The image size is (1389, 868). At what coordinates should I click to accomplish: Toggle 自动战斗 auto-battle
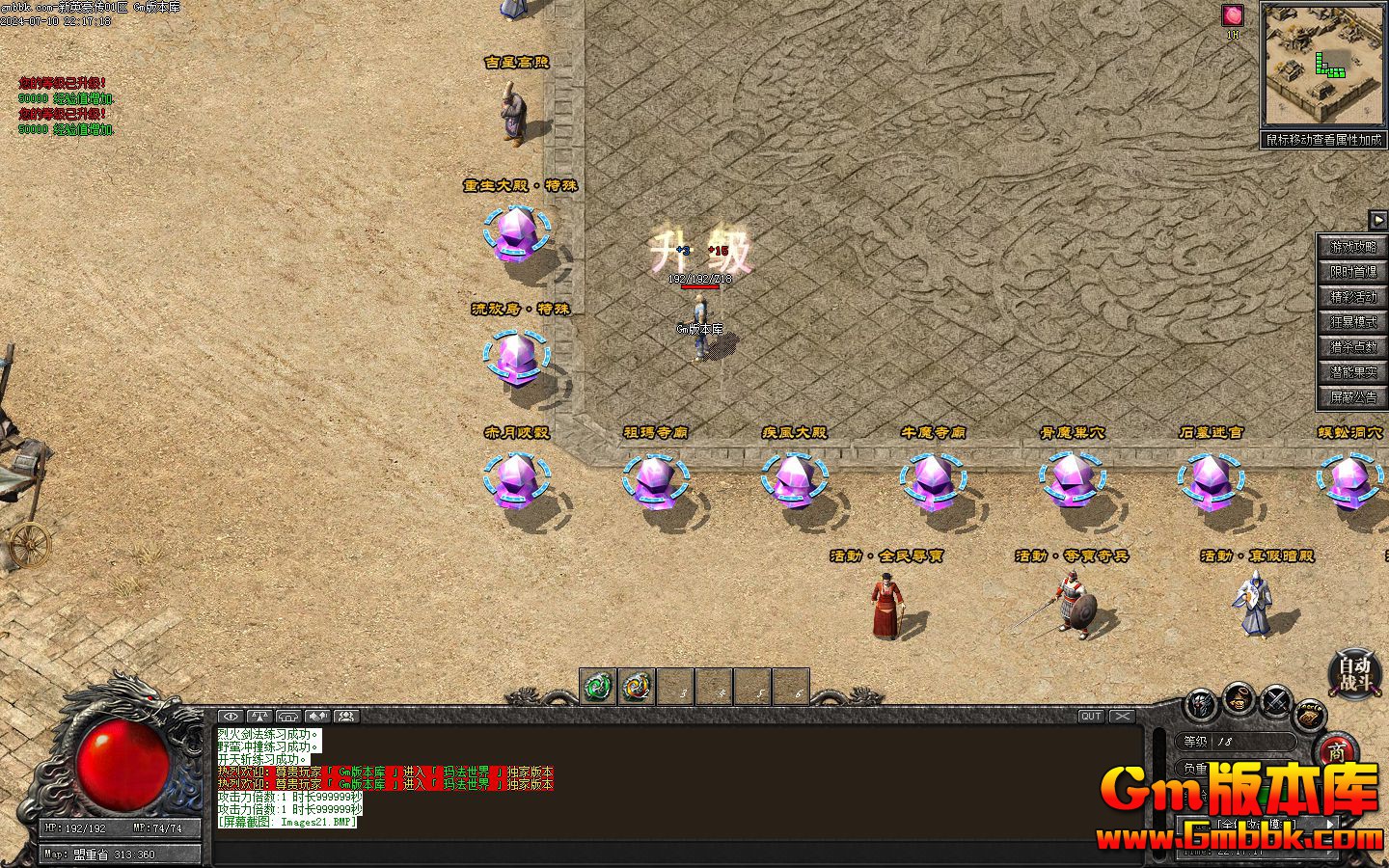coord(1354,673)
